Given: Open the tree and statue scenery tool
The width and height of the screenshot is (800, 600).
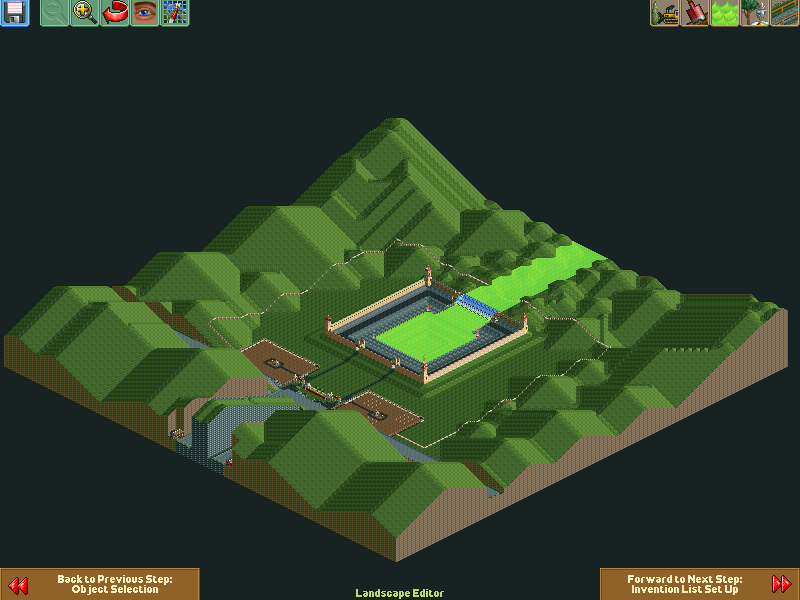Looking at the screenshot, I should (x=755, y=13).
